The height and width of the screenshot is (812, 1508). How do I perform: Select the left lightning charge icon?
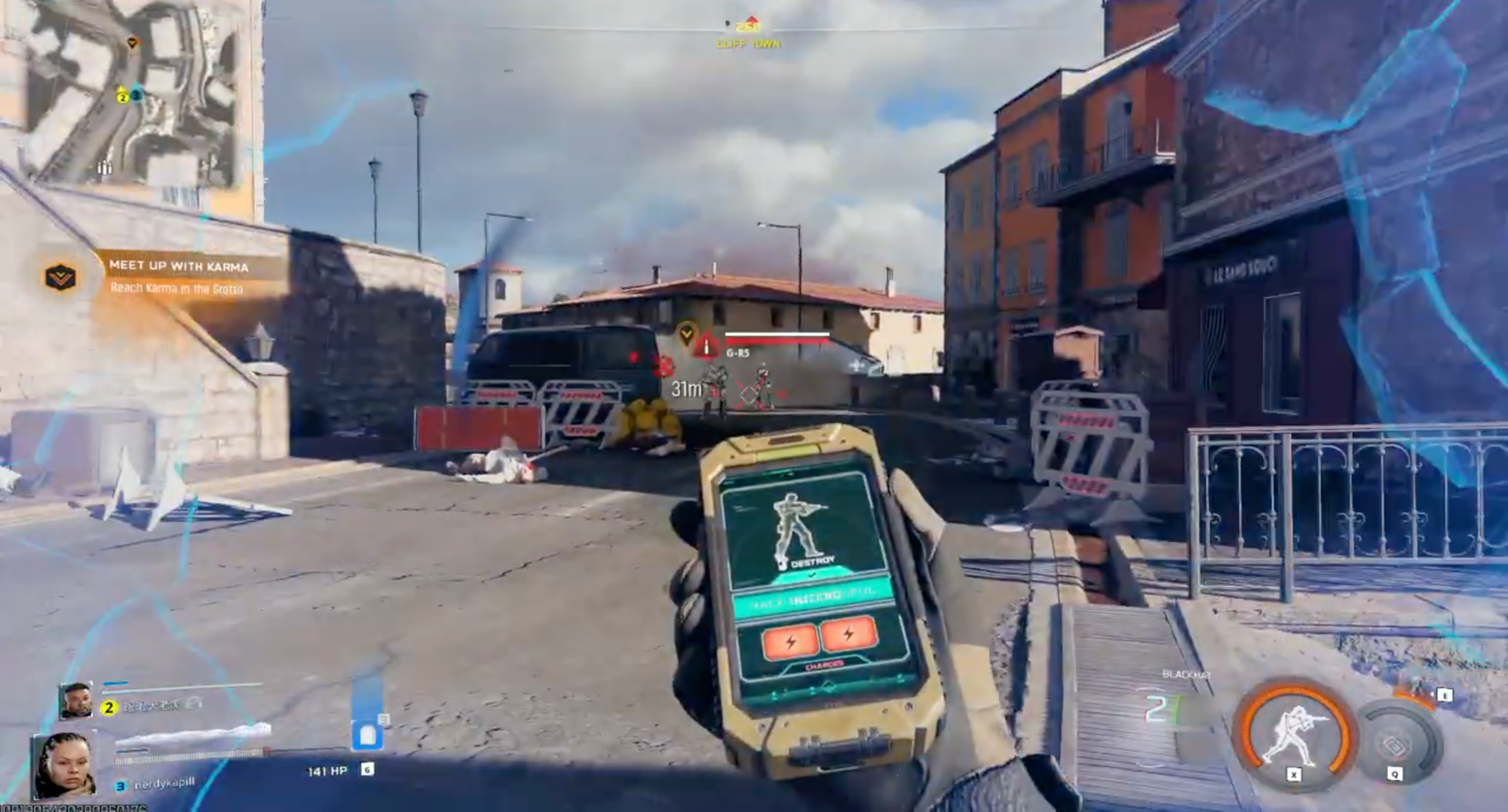point(791,640)
